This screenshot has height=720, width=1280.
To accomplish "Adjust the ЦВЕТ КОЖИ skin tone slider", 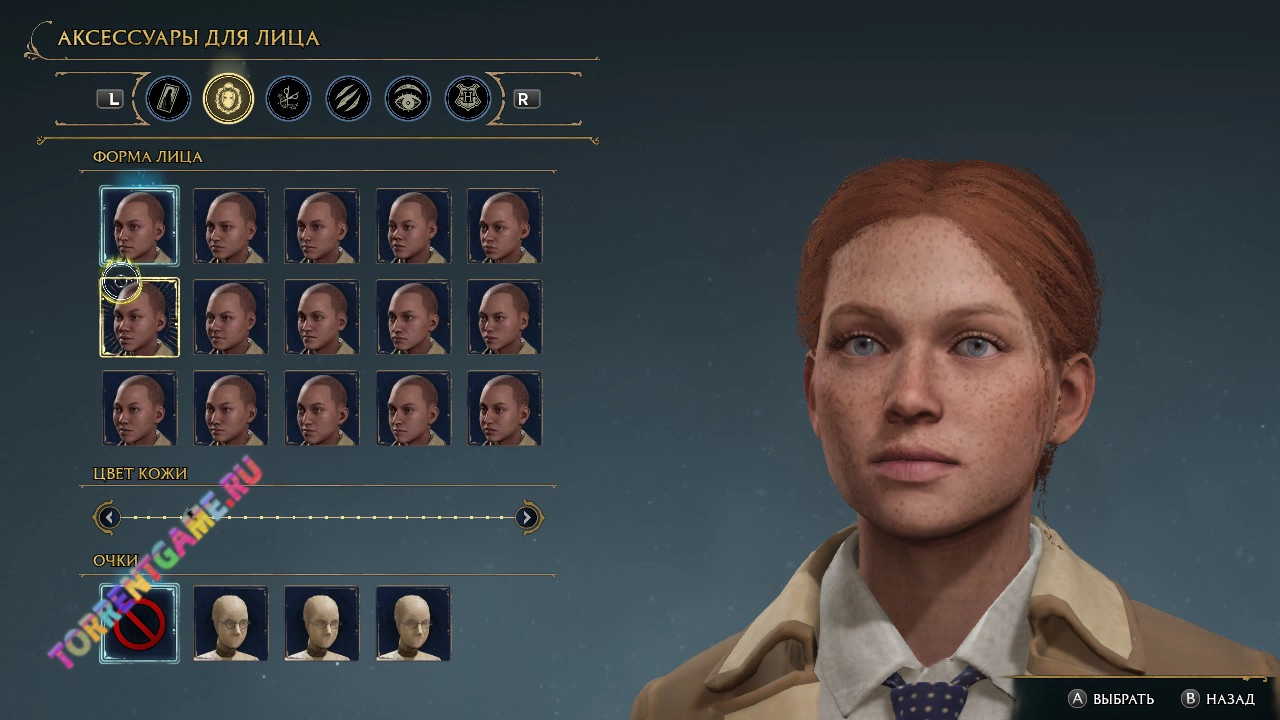I will (318, 517).
